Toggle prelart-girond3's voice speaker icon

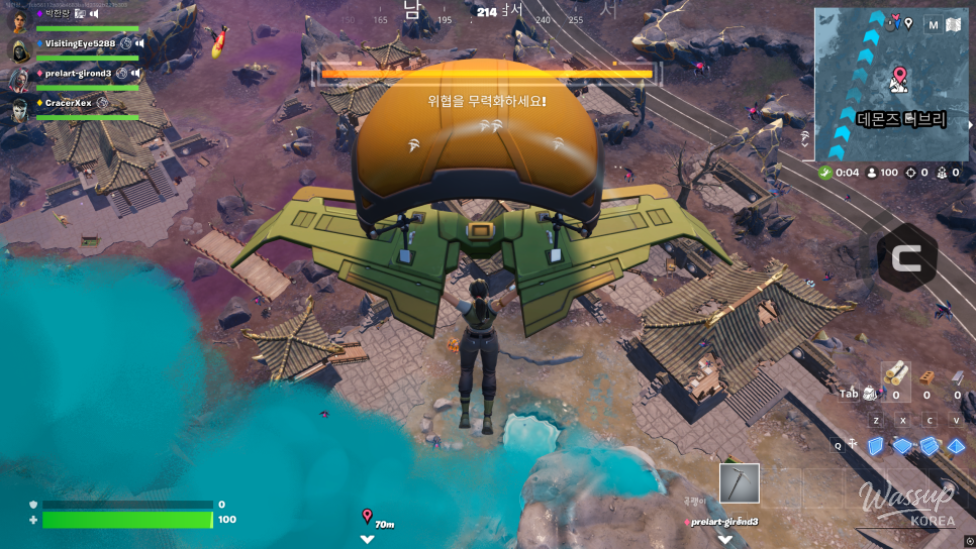click(x=135, y=73)
